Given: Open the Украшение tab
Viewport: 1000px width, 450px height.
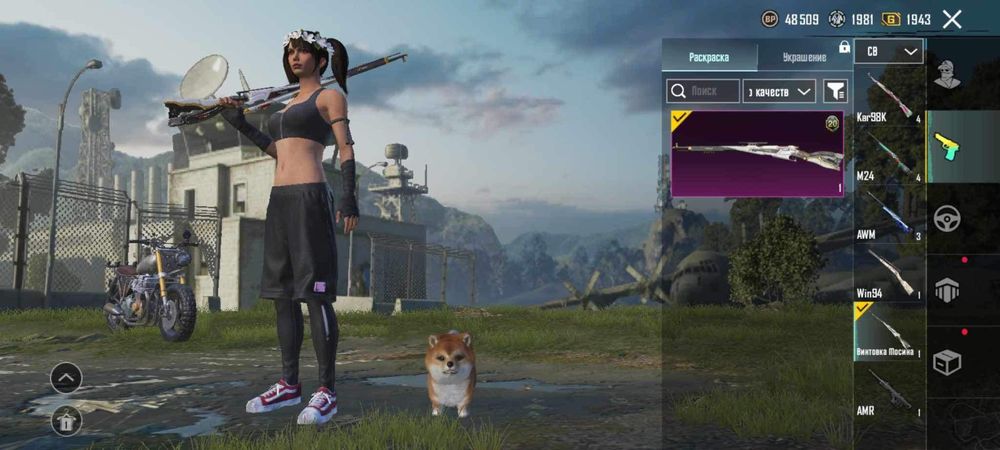Looking at the screenshot, I should tap(803, 57).
